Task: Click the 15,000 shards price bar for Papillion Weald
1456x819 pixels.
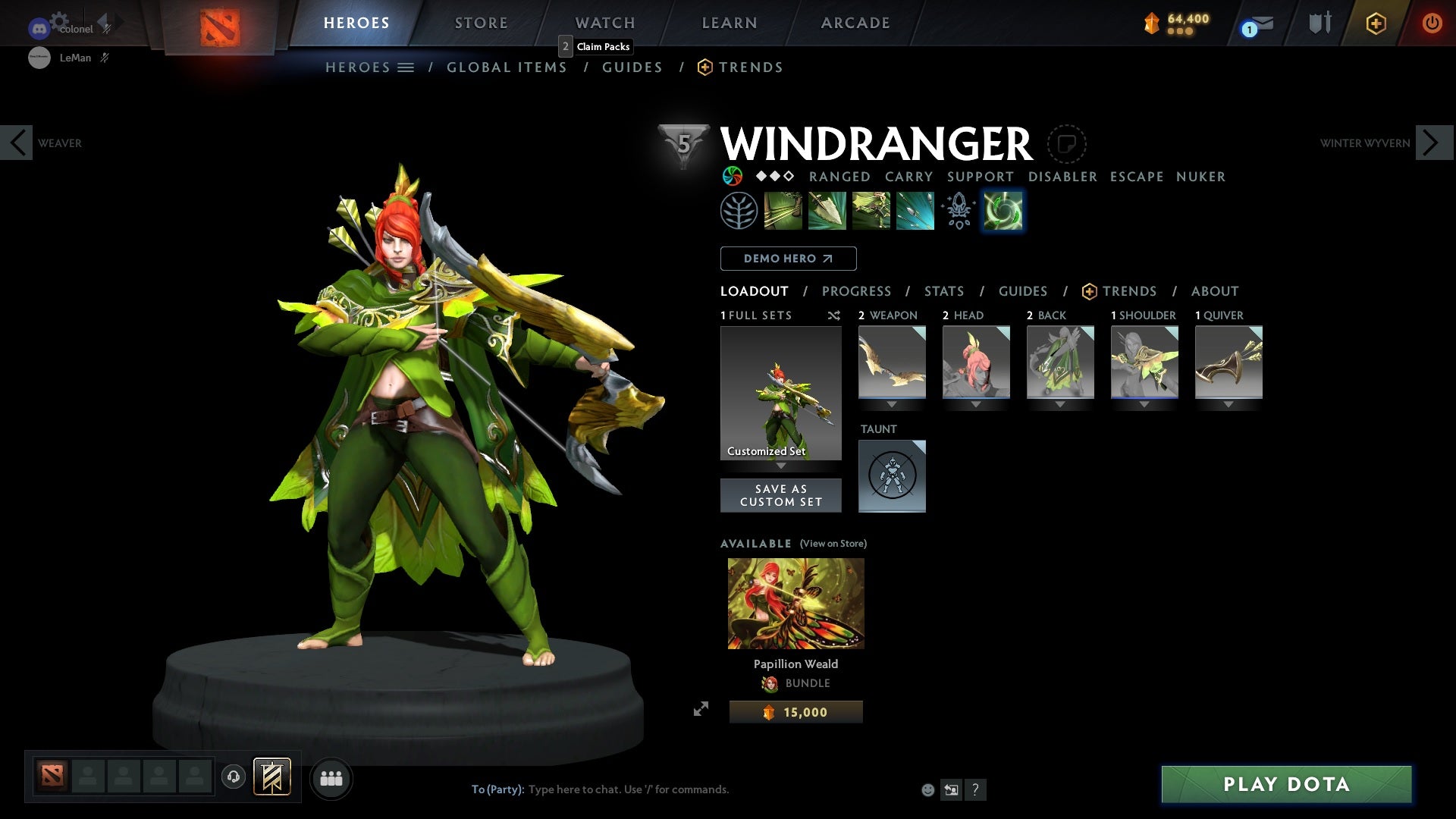Action: [795, 711]
